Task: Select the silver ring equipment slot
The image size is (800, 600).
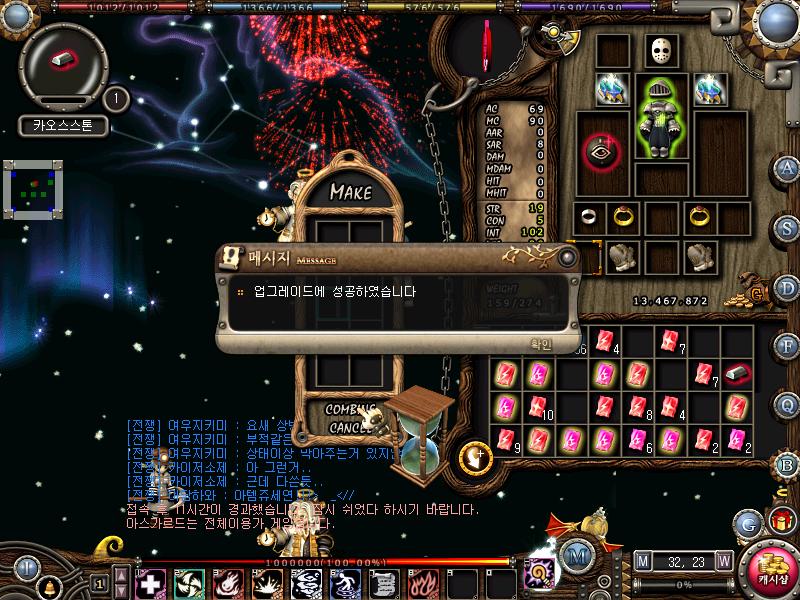Action: click(590, 216)
